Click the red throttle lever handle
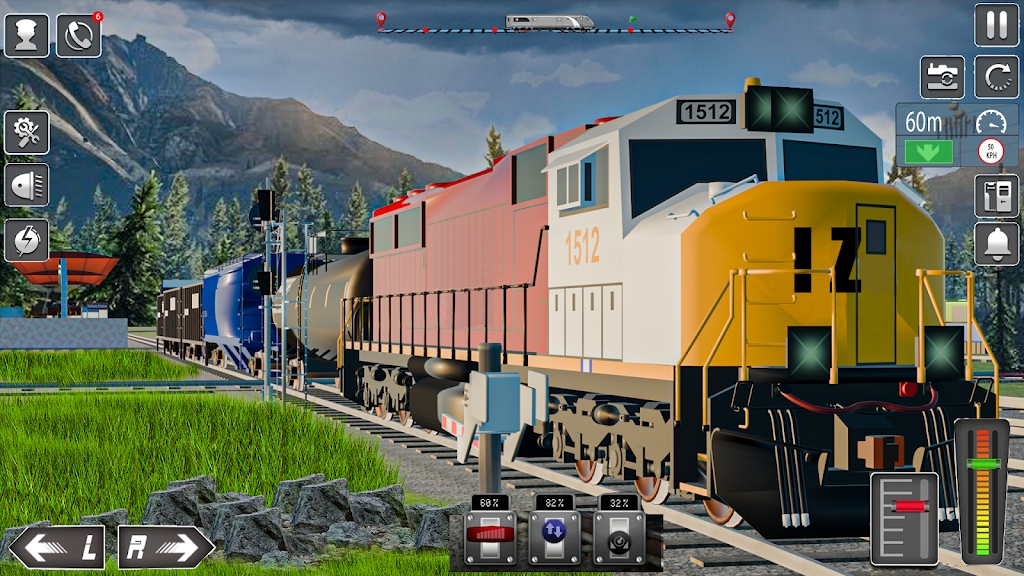Viewport: 1024px width, 576px height. [905, 507]
